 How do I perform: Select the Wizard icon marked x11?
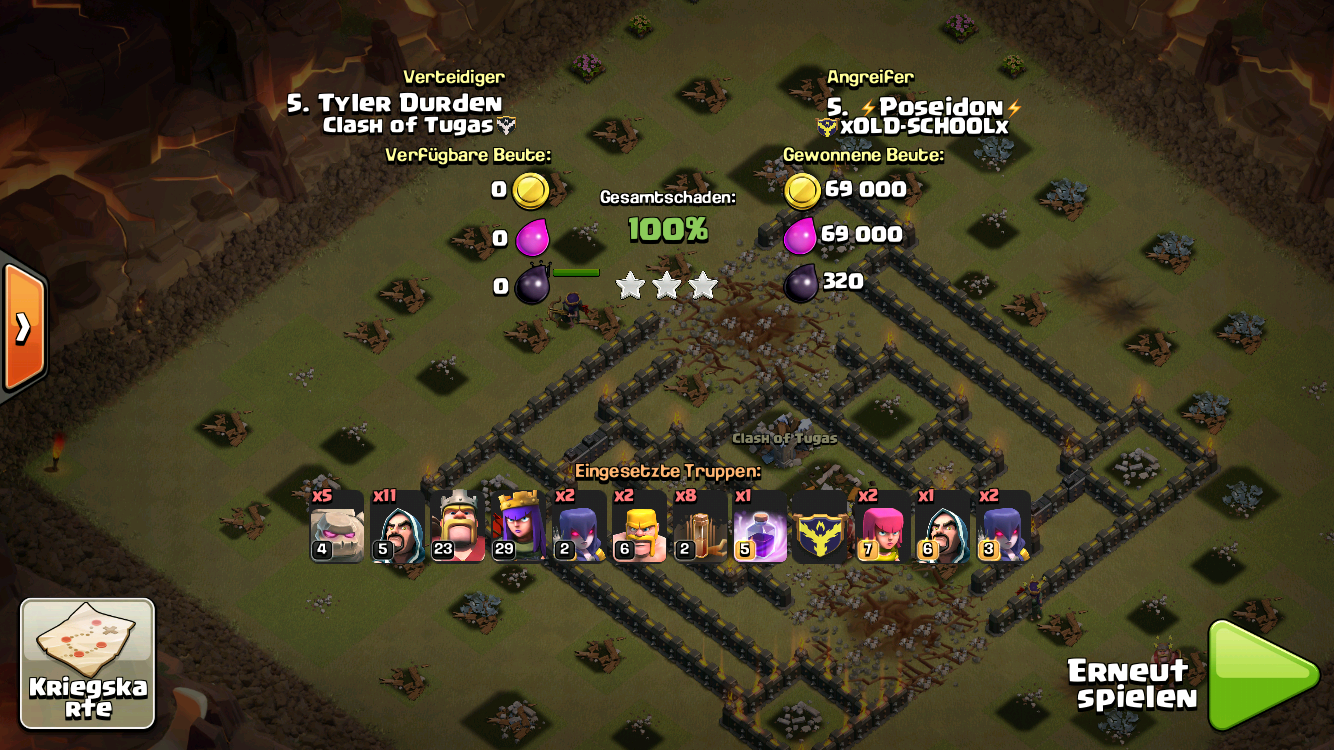[x=398, y=527]
